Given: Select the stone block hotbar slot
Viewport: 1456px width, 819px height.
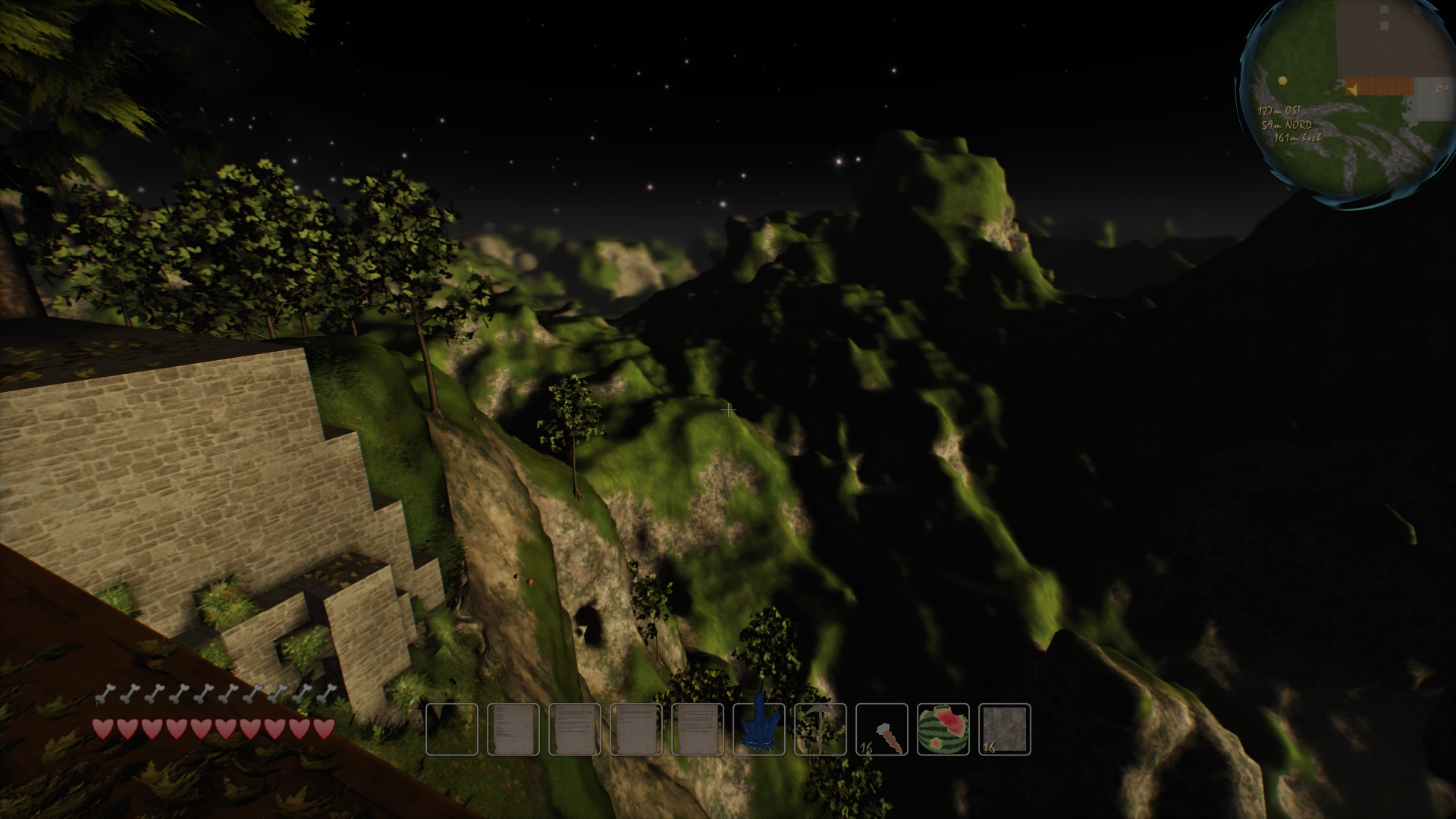Looking at the screenshot, I should click(1005, 730).
